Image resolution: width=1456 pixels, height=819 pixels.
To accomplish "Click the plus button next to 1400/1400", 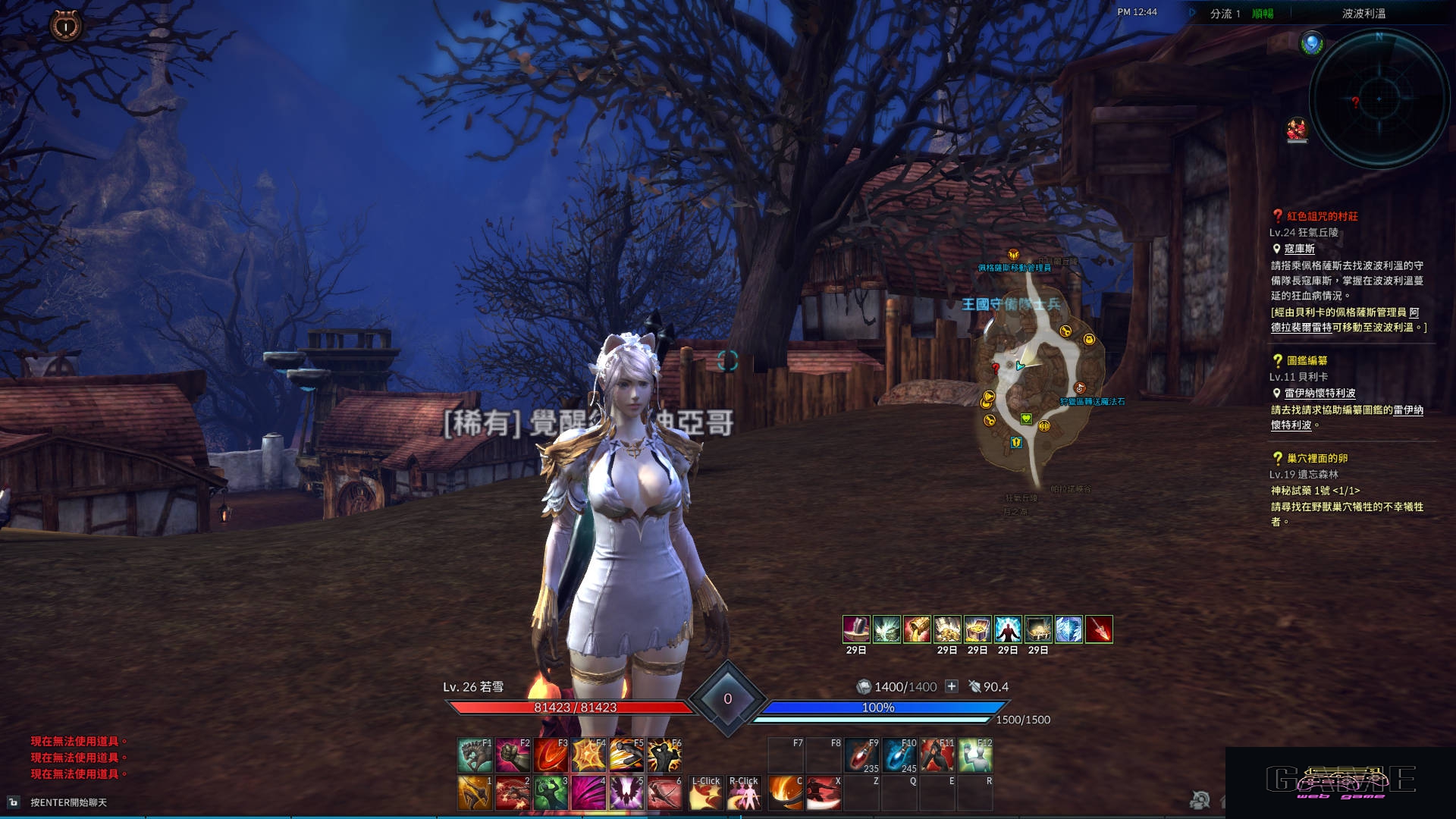I will pyautogui.click(x=952, y=686).
